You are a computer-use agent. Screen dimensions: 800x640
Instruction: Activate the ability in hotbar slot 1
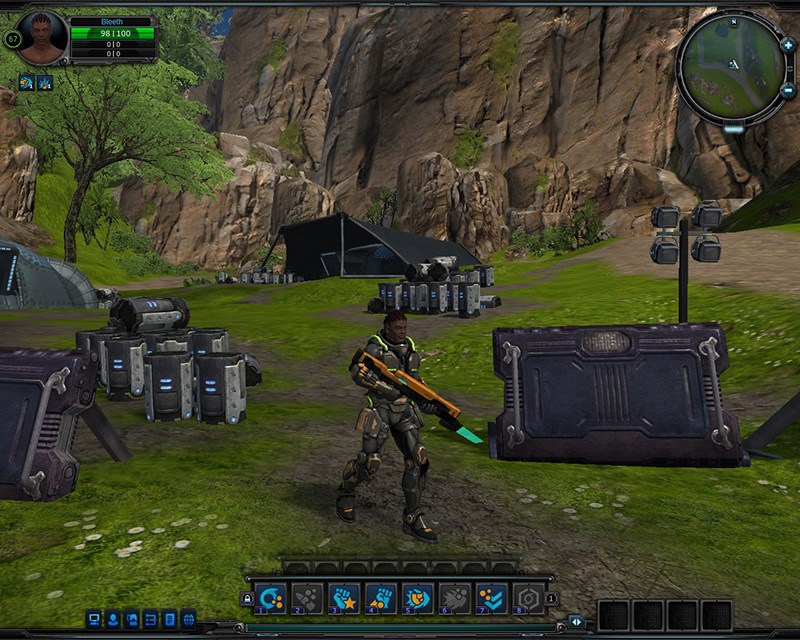point(272,597)
